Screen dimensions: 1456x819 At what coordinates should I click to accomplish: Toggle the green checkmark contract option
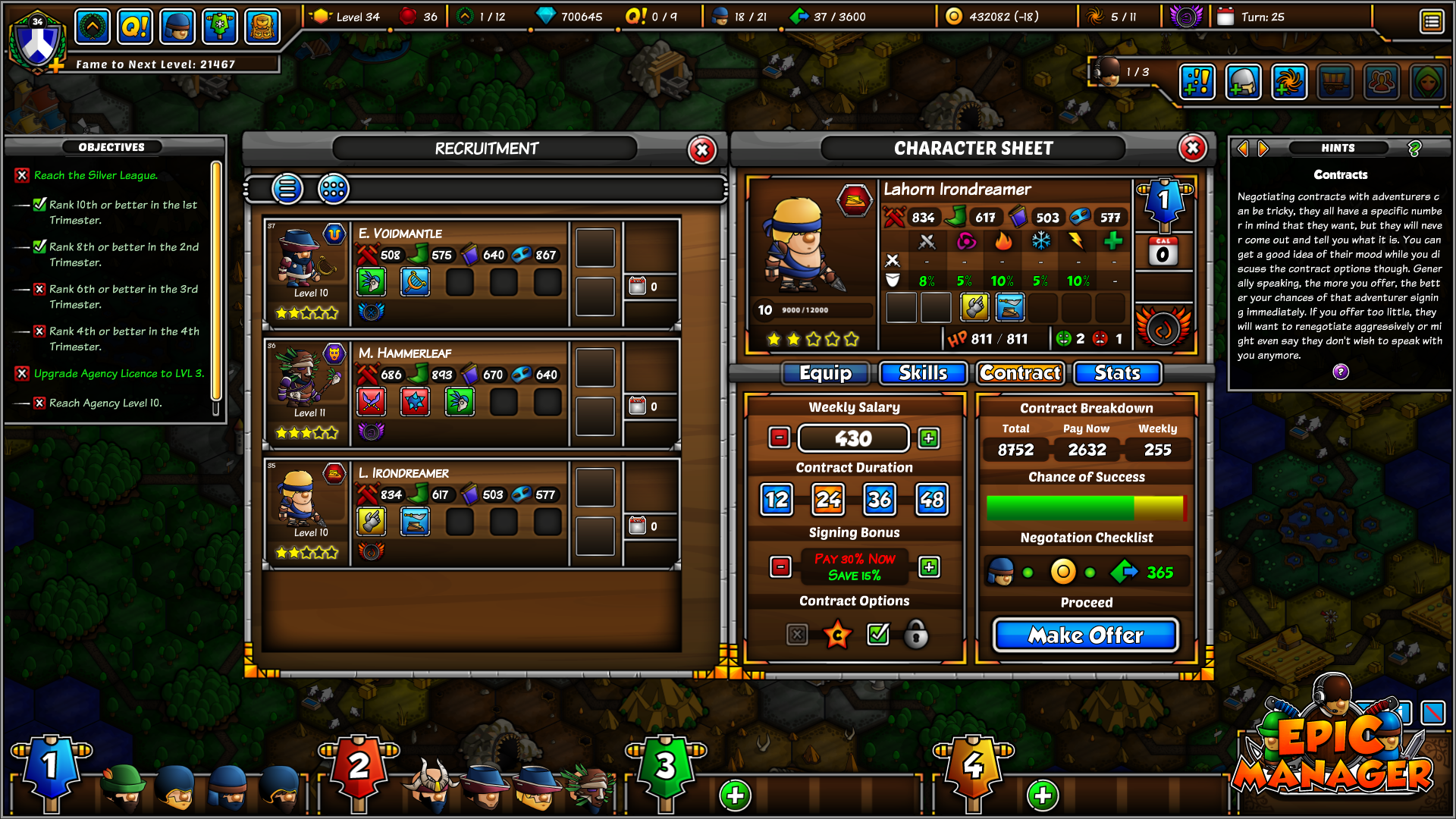(x=877, y=635)
